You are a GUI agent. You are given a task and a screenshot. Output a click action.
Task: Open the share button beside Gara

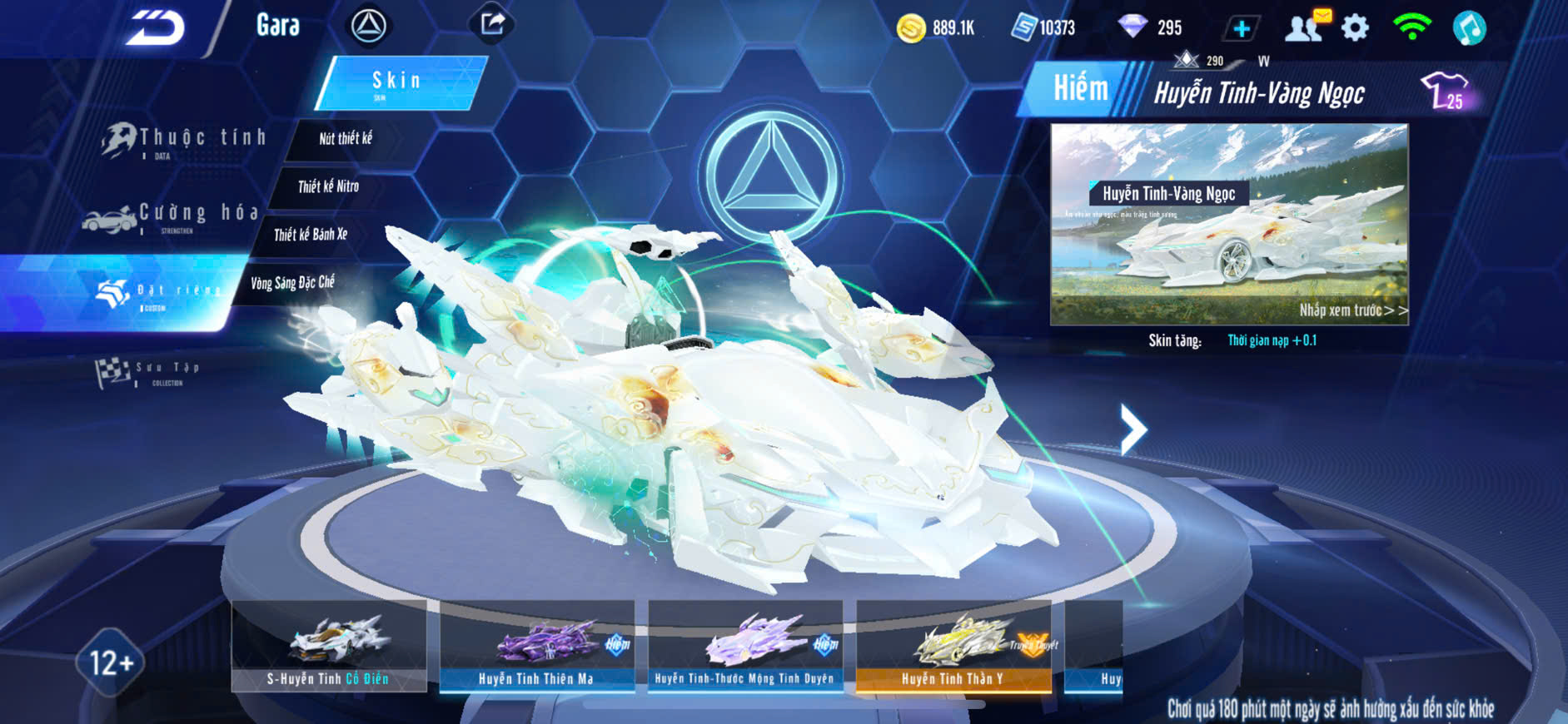(x=492, y=24)
